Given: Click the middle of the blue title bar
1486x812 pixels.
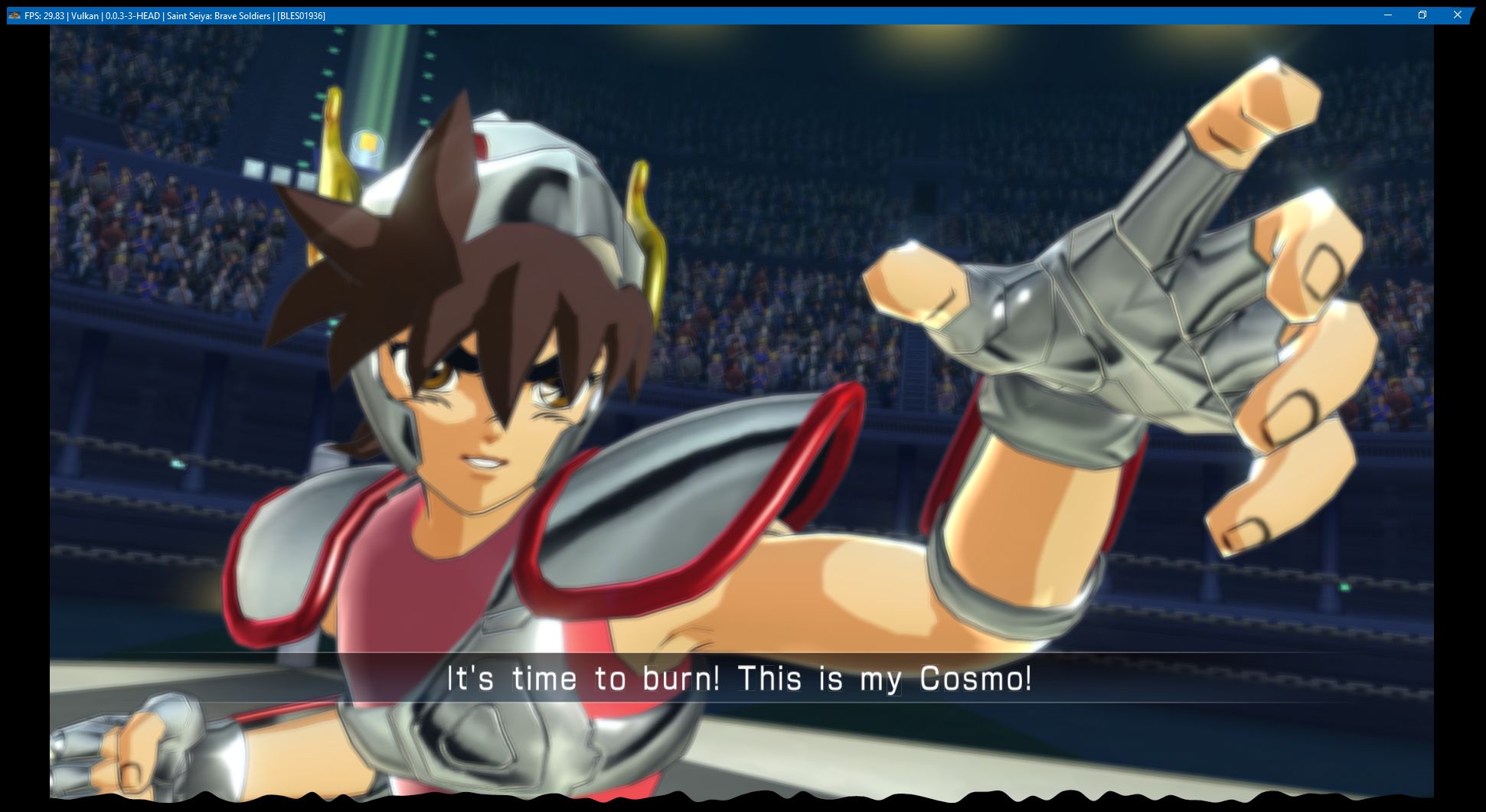Looking at the screenshot, I should click(743, 14).
